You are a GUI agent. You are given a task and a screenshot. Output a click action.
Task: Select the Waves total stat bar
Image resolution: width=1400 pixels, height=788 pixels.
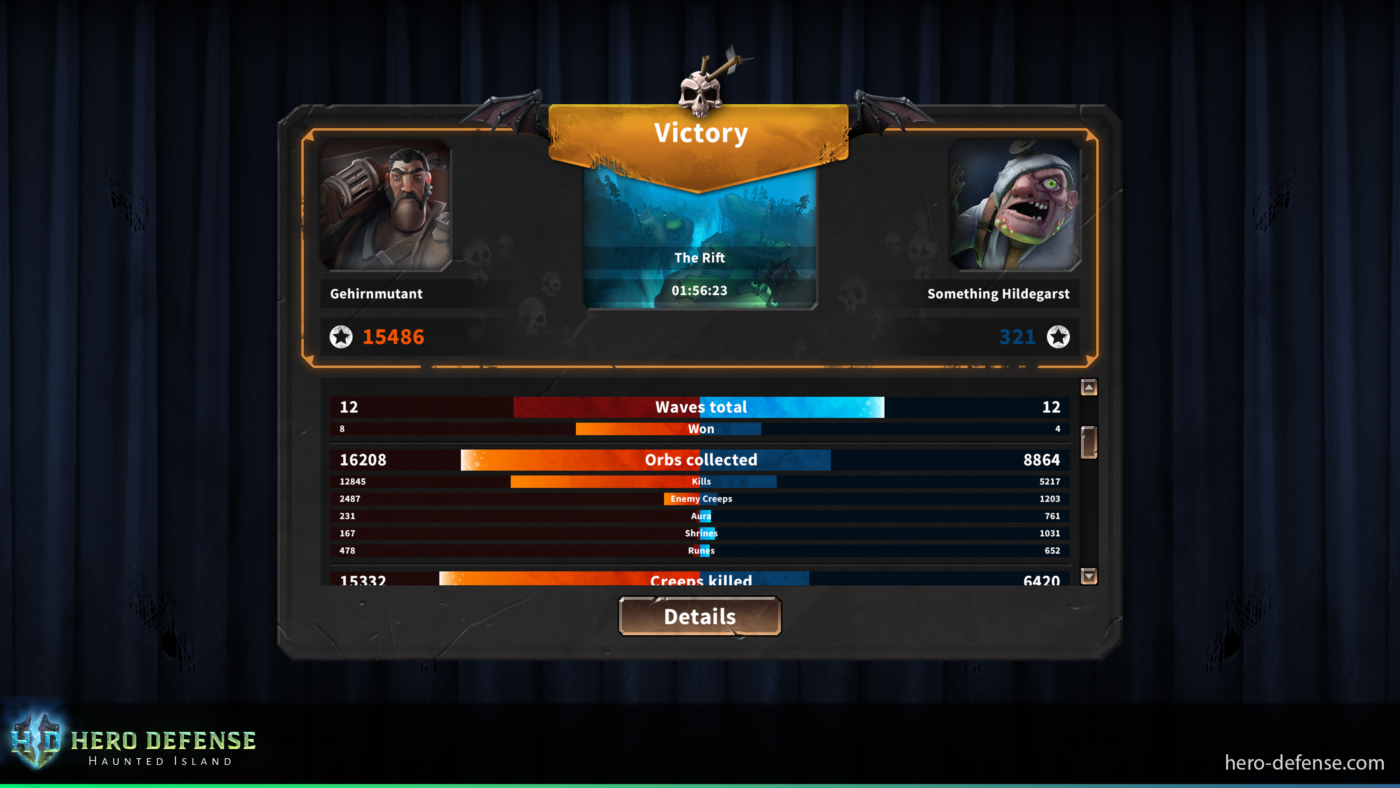[700, 406]
